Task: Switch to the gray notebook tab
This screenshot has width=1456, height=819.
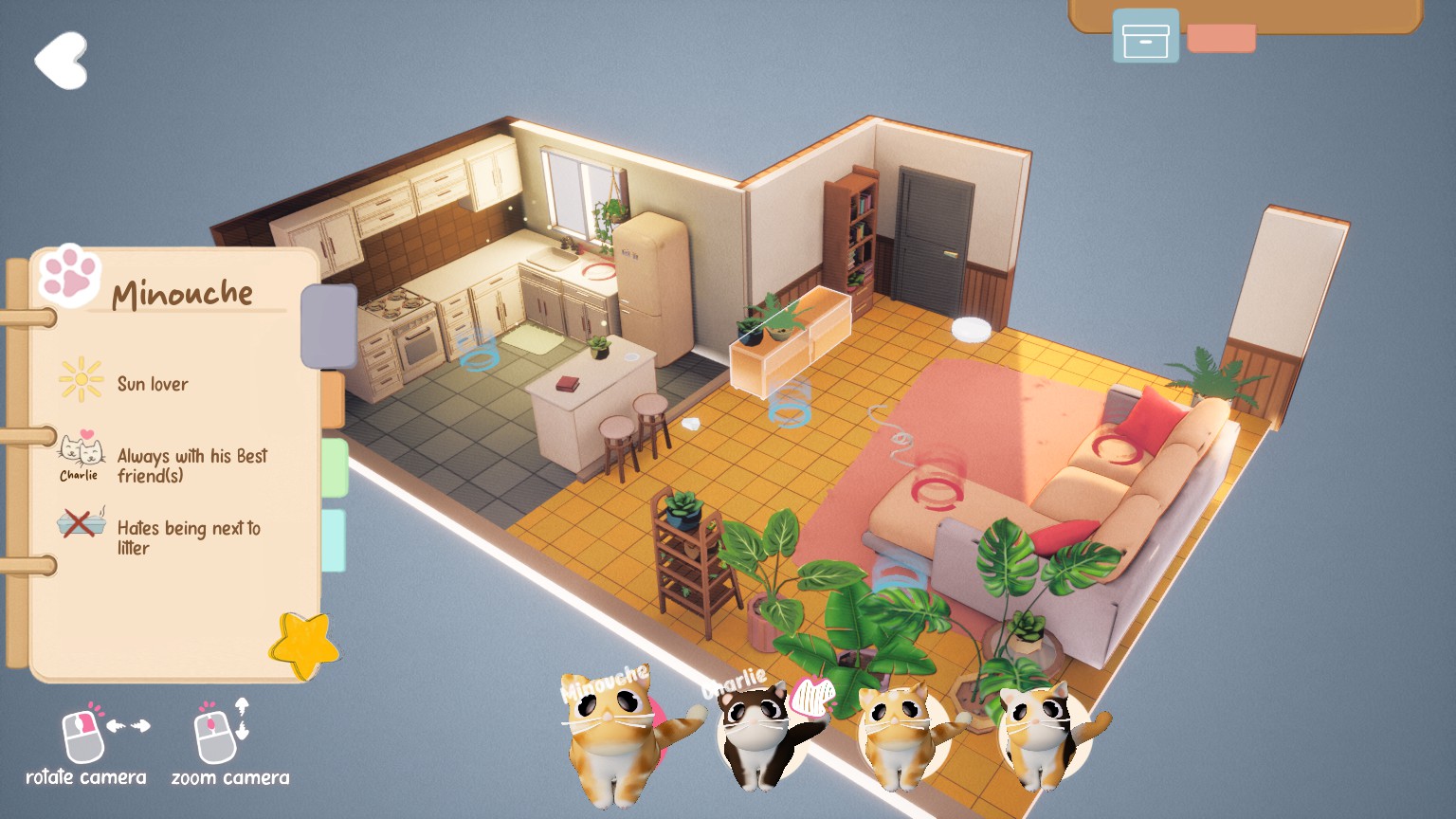Action: pos(328,326)
